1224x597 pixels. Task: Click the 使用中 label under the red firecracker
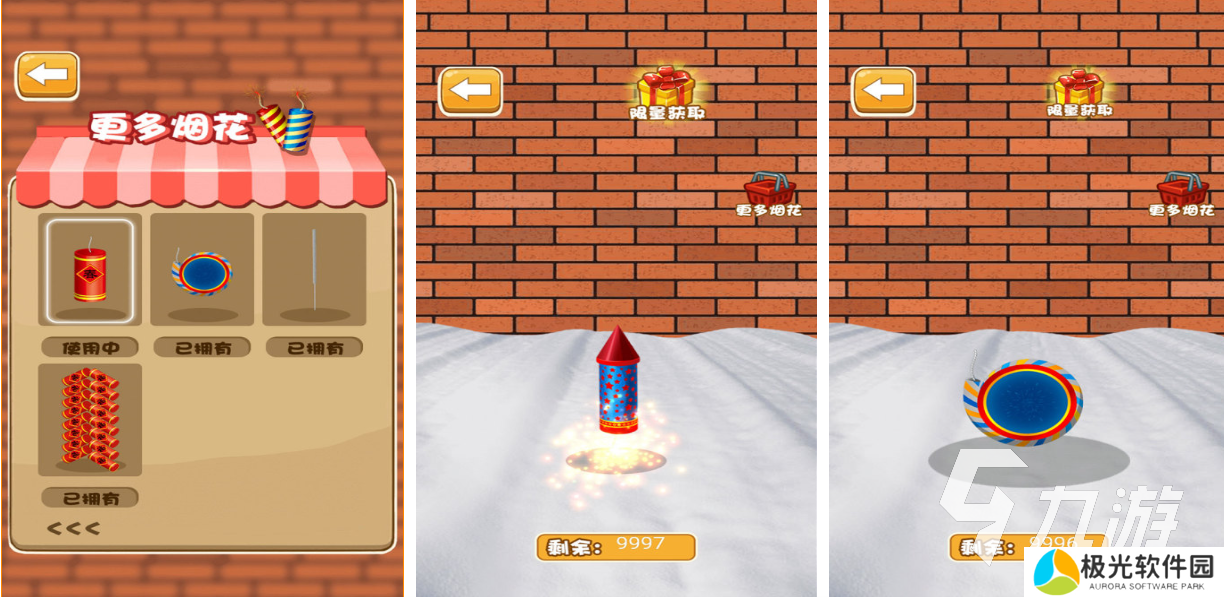tap(90, 347)
